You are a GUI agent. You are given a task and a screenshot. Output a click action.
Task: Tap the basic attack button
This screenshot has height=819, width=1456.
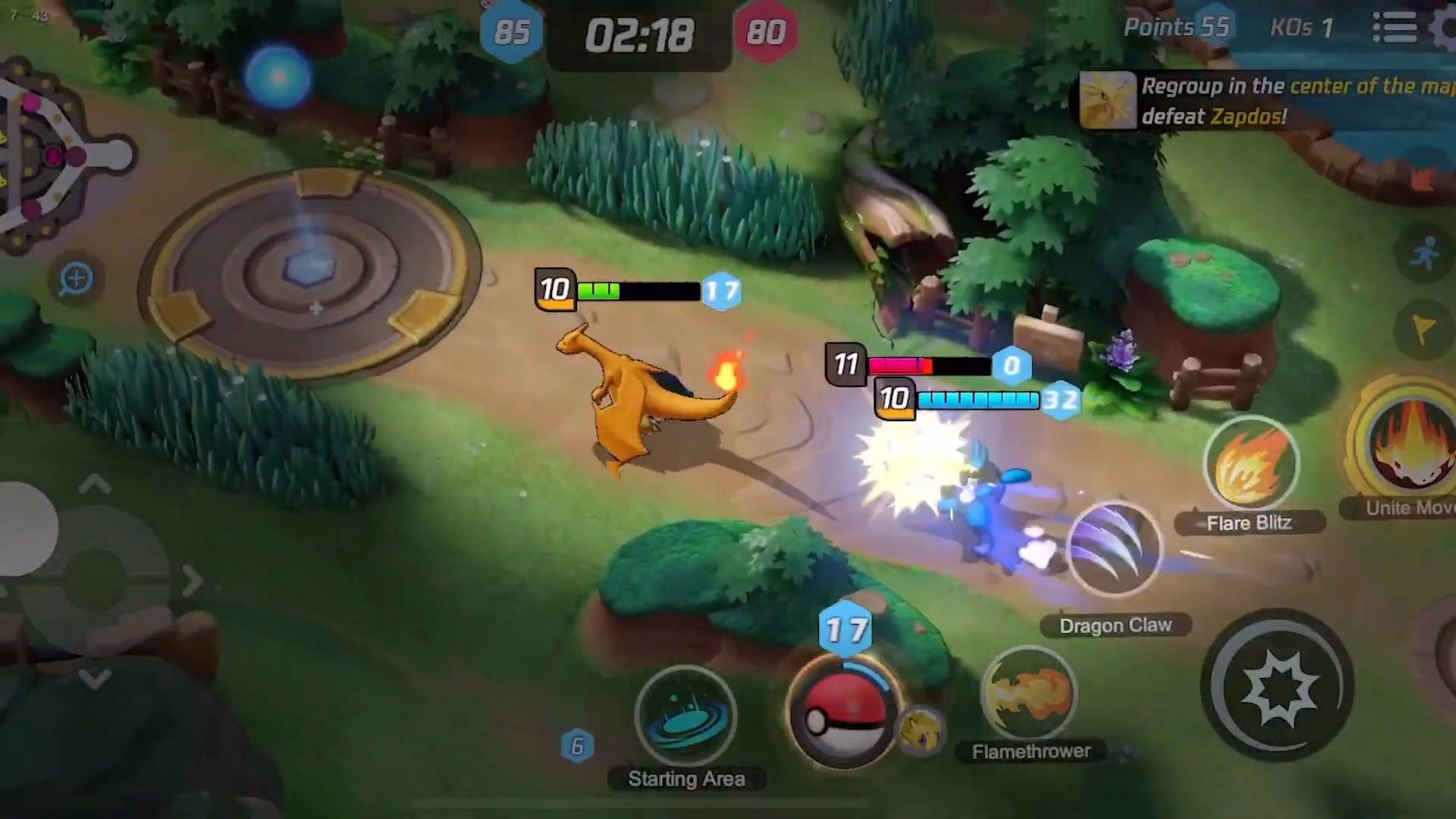(x=1278, y=686)
